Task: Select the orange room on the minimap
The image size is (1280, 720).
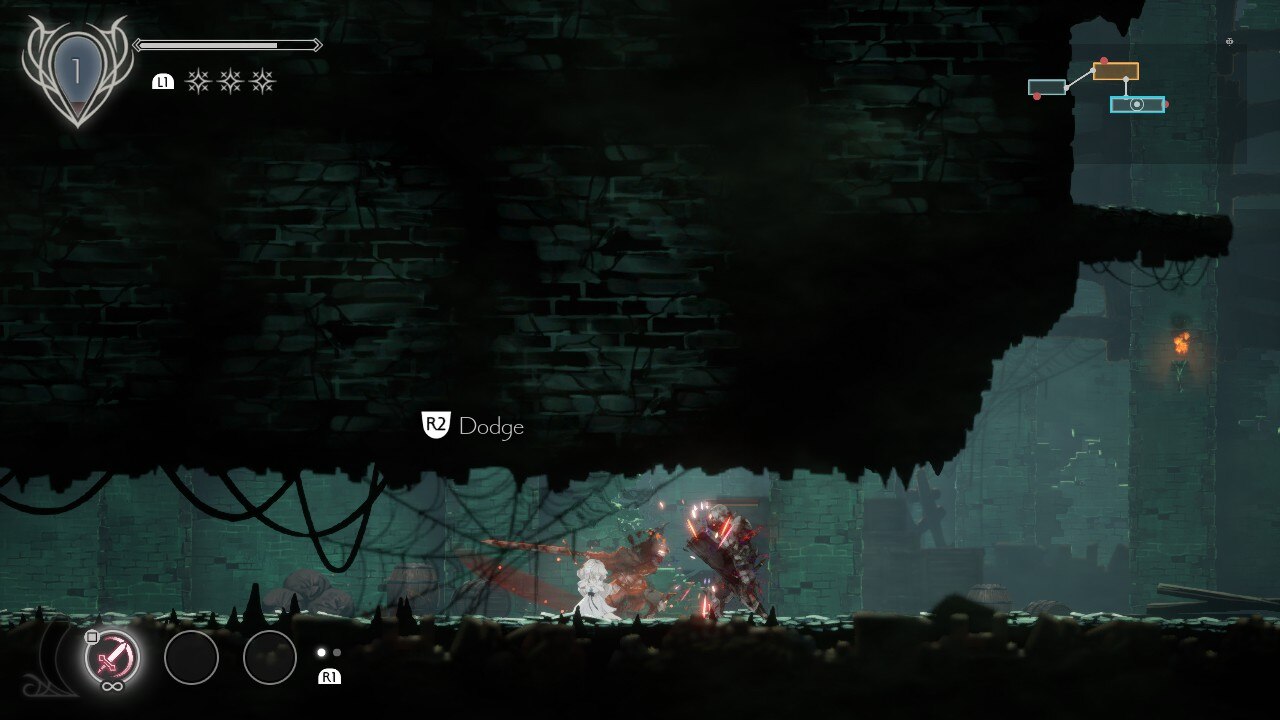Action: tap(1115, 71)
